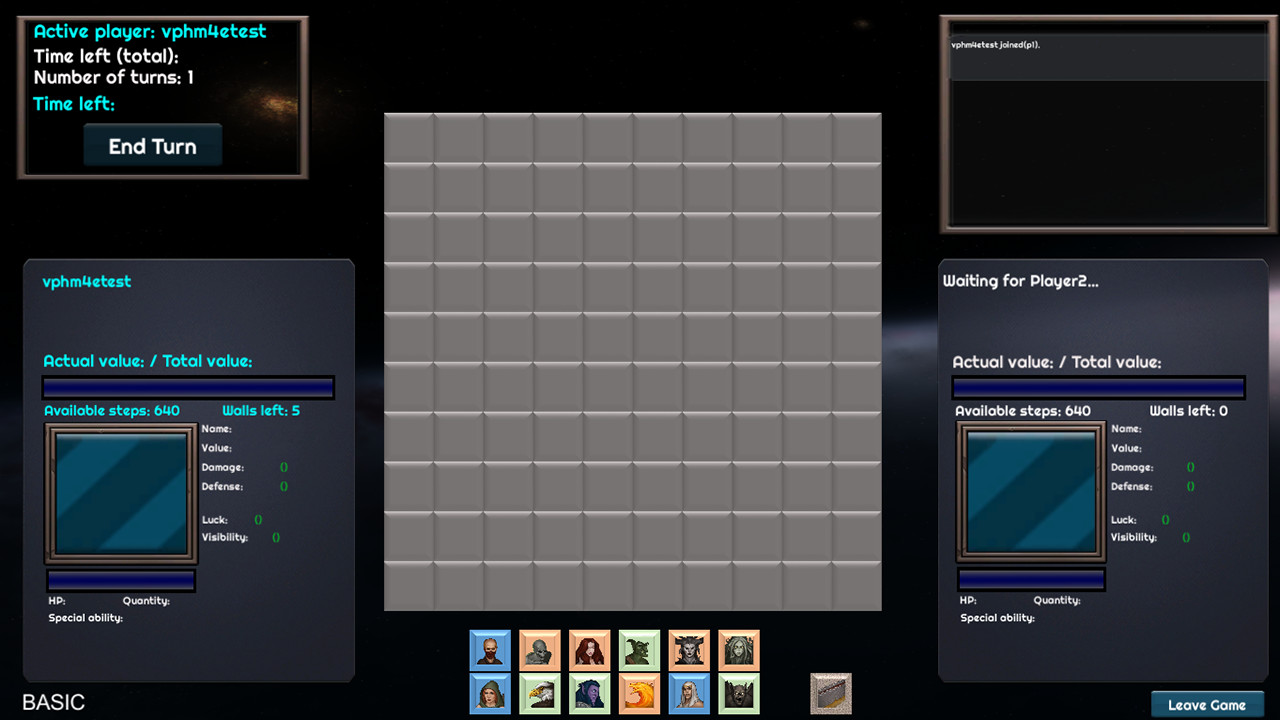
Task: Select the masked bandit character icon
Action: (489, 650)
